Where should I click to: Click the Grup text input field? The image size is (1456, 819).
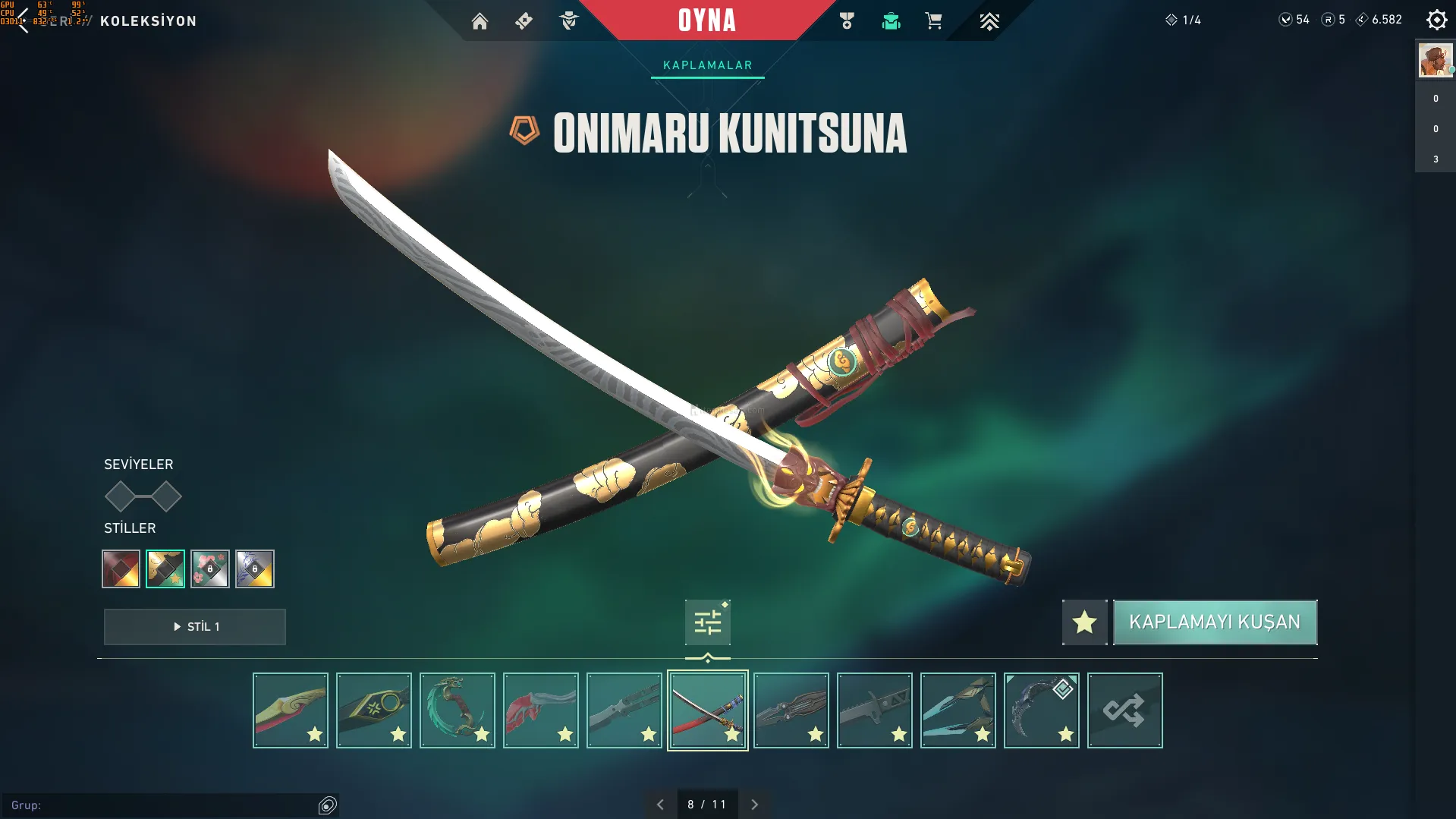(163, 805)
